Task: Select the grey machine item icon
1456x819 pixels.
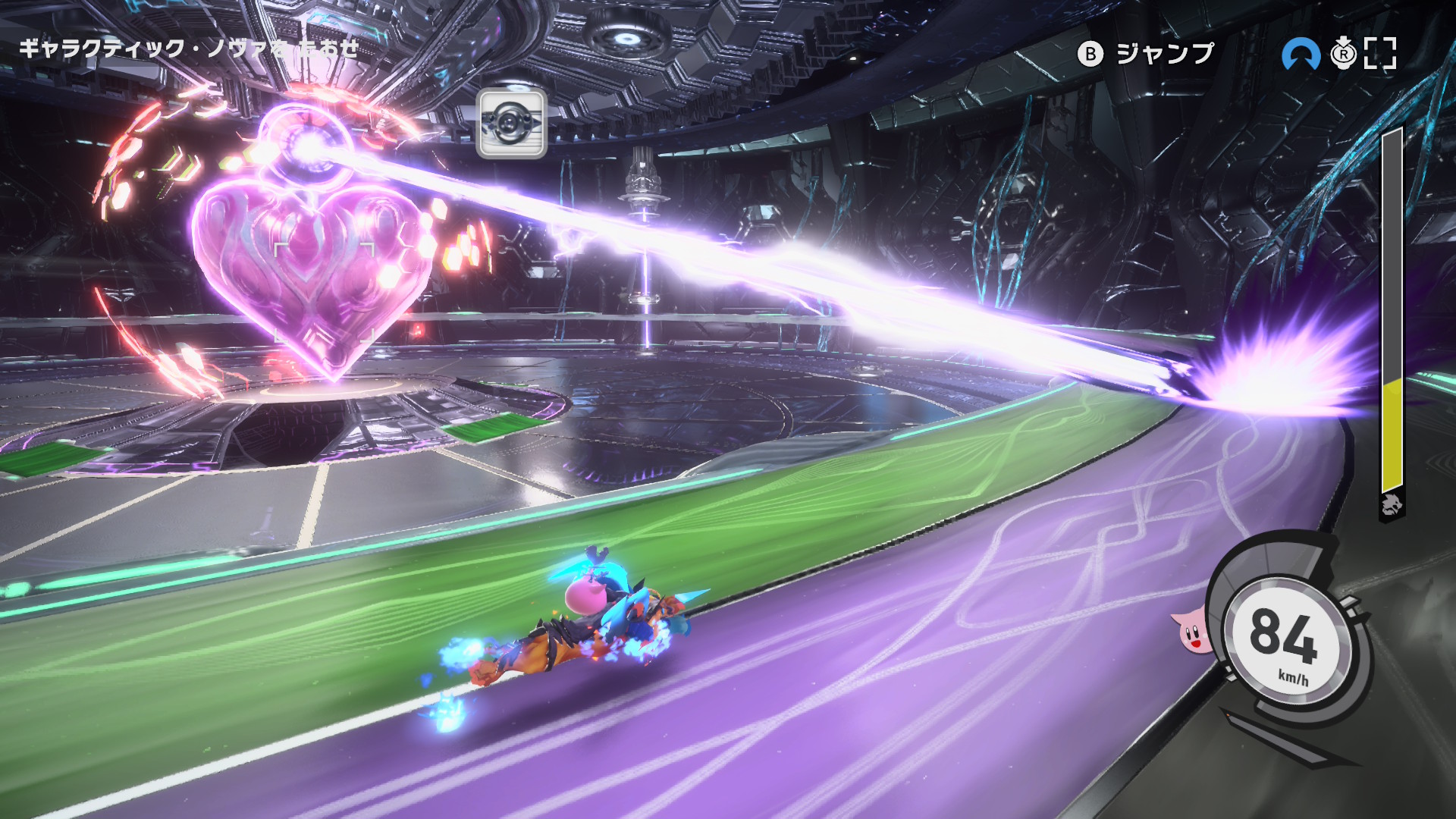Action: [x=512, y=124]
